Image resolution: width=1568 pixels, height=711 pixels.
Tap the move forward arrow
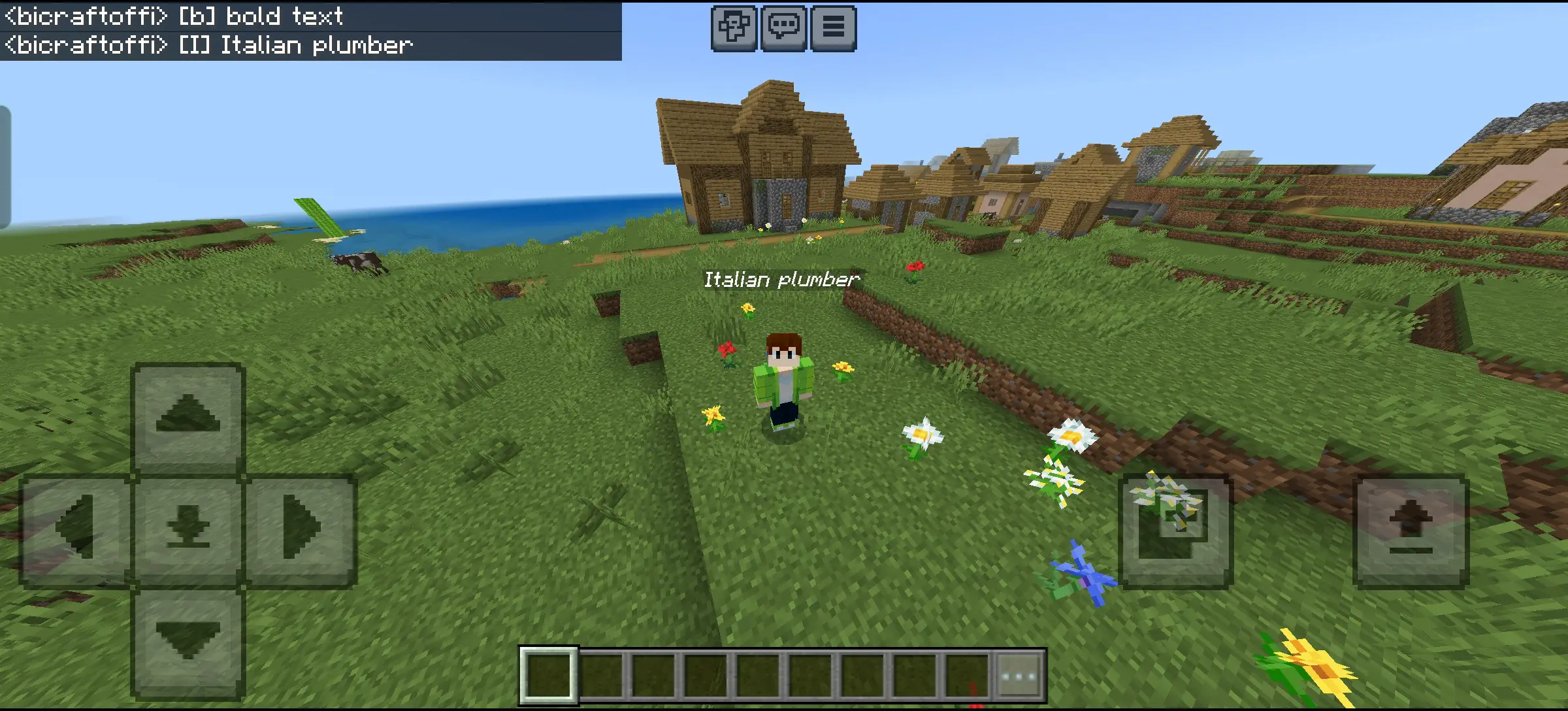pyautogui.click(x=188, y=416)
